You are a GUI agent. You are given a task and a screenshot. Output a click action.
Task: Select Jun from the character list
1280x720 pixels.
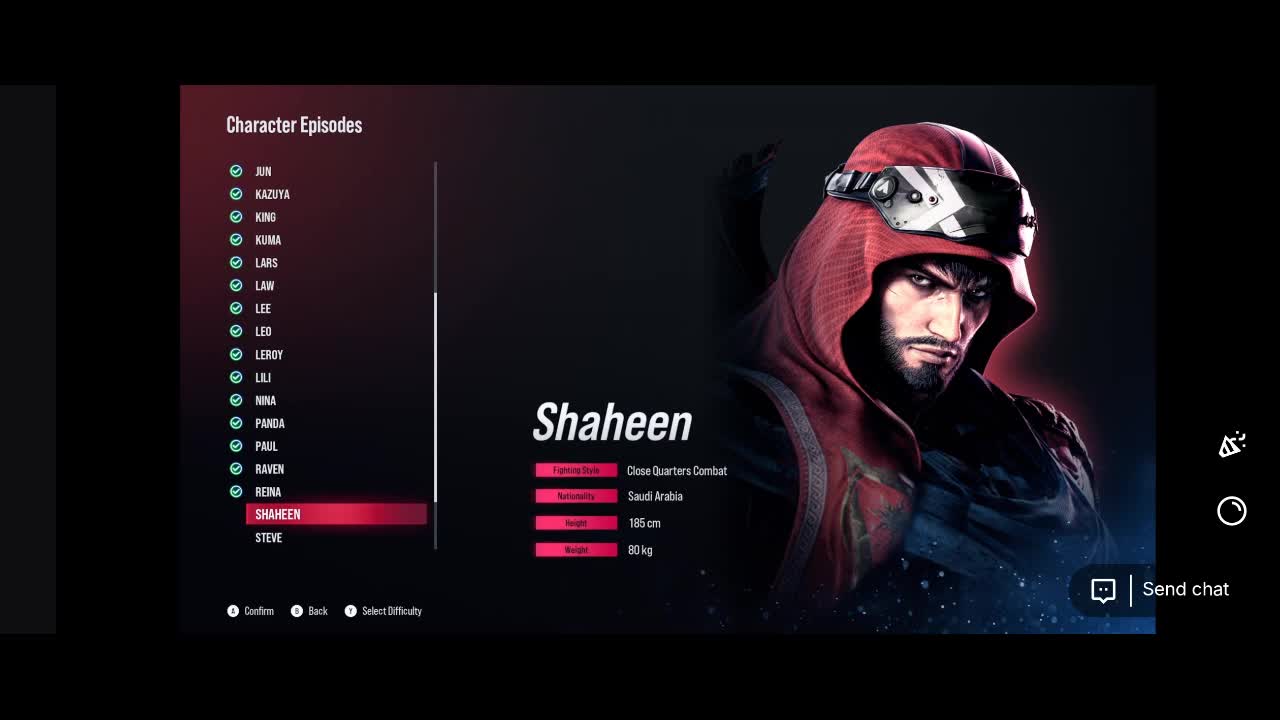click(x=263, y=171)
